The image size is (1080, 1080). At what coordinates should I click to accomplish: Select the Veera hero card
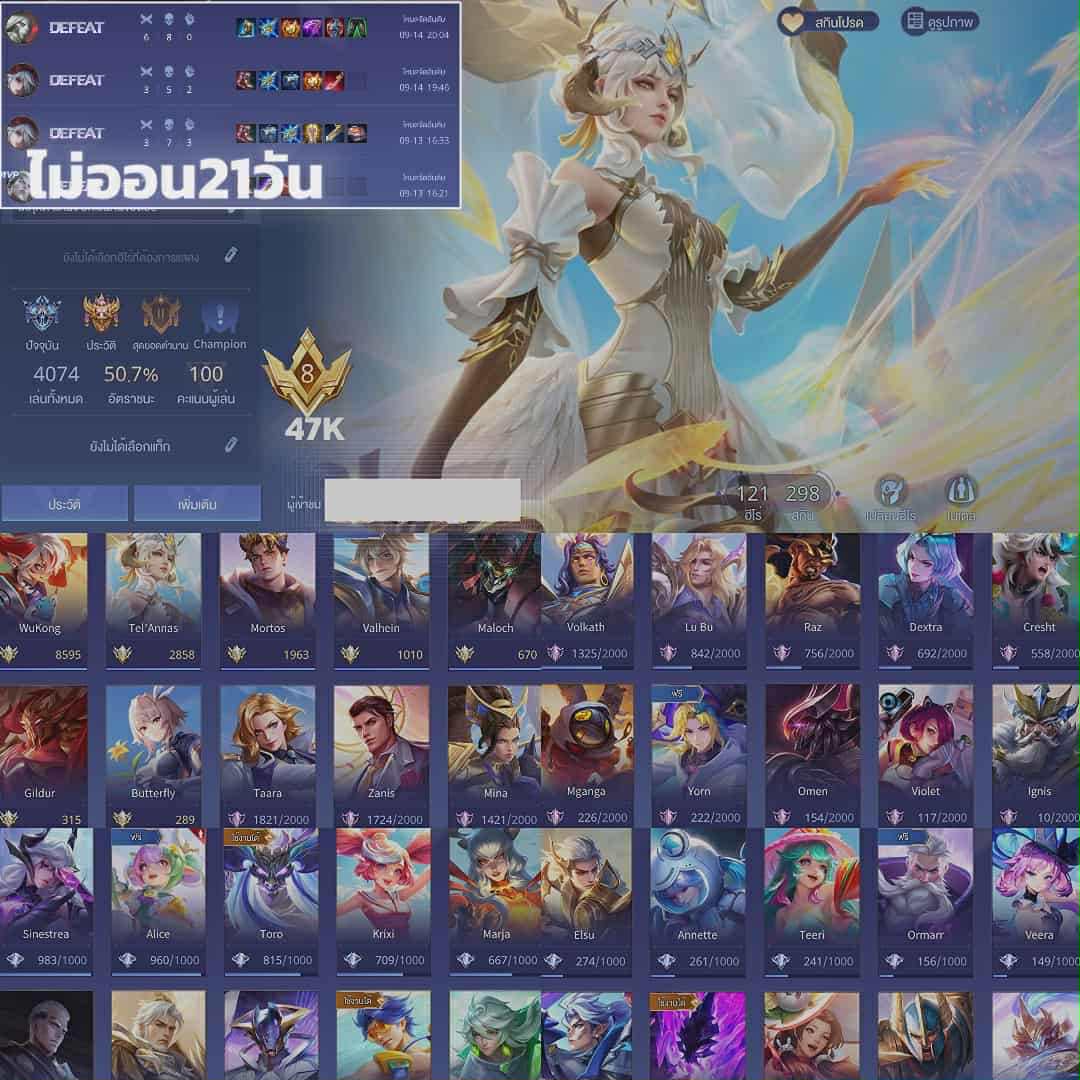pyautogui.click(x=1036, y=900)
